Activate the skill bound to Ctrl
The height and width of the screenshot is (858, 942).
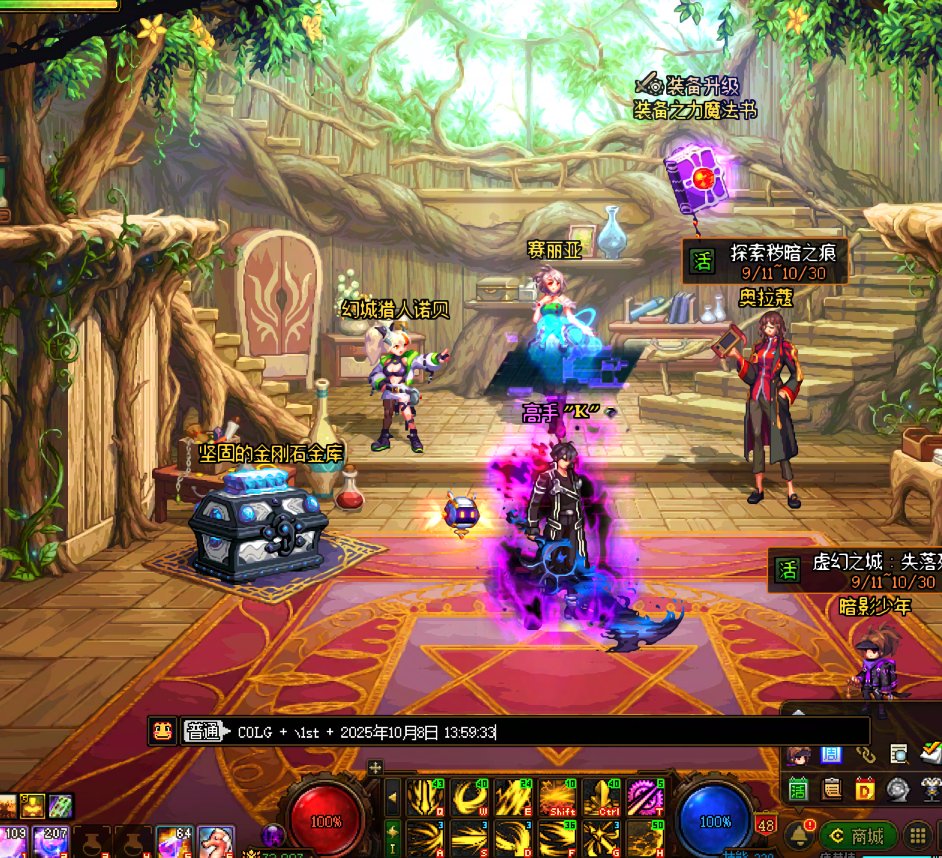point(602,798)
